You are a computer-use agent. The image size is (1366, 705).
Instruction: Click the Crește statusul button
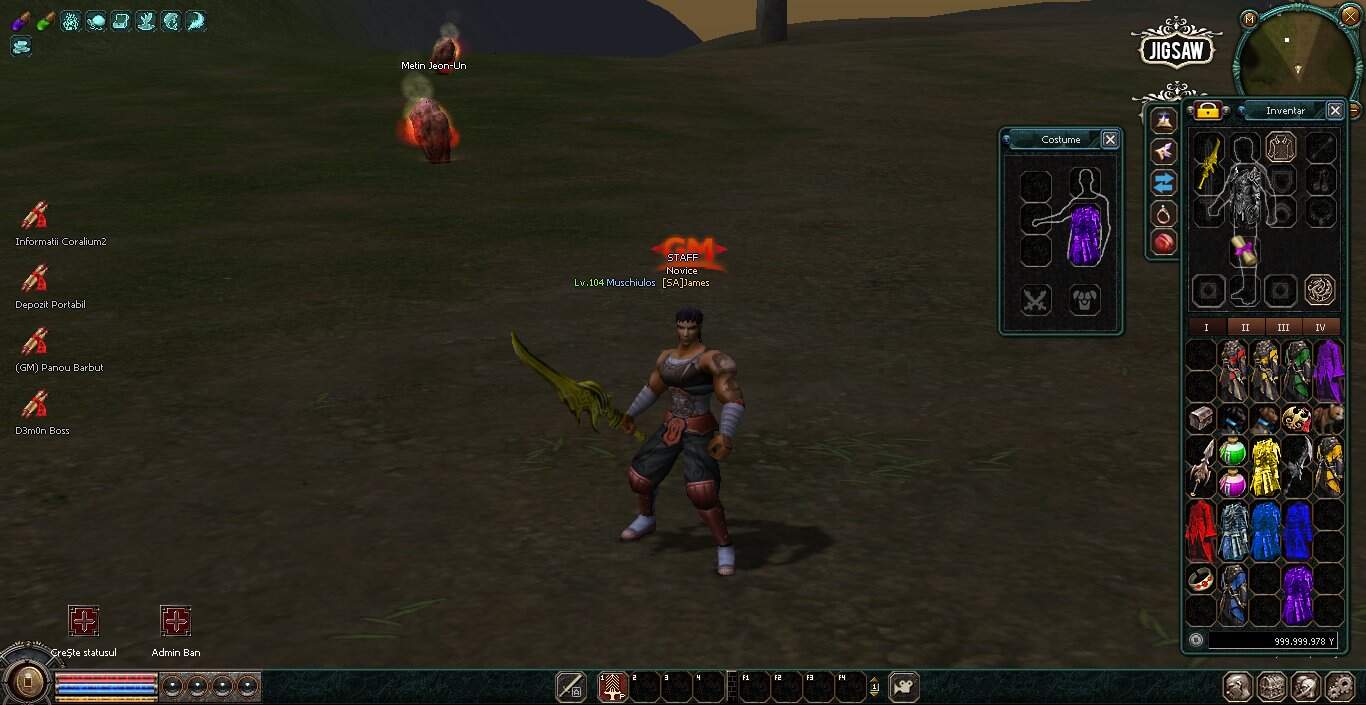tap(84, 622)
